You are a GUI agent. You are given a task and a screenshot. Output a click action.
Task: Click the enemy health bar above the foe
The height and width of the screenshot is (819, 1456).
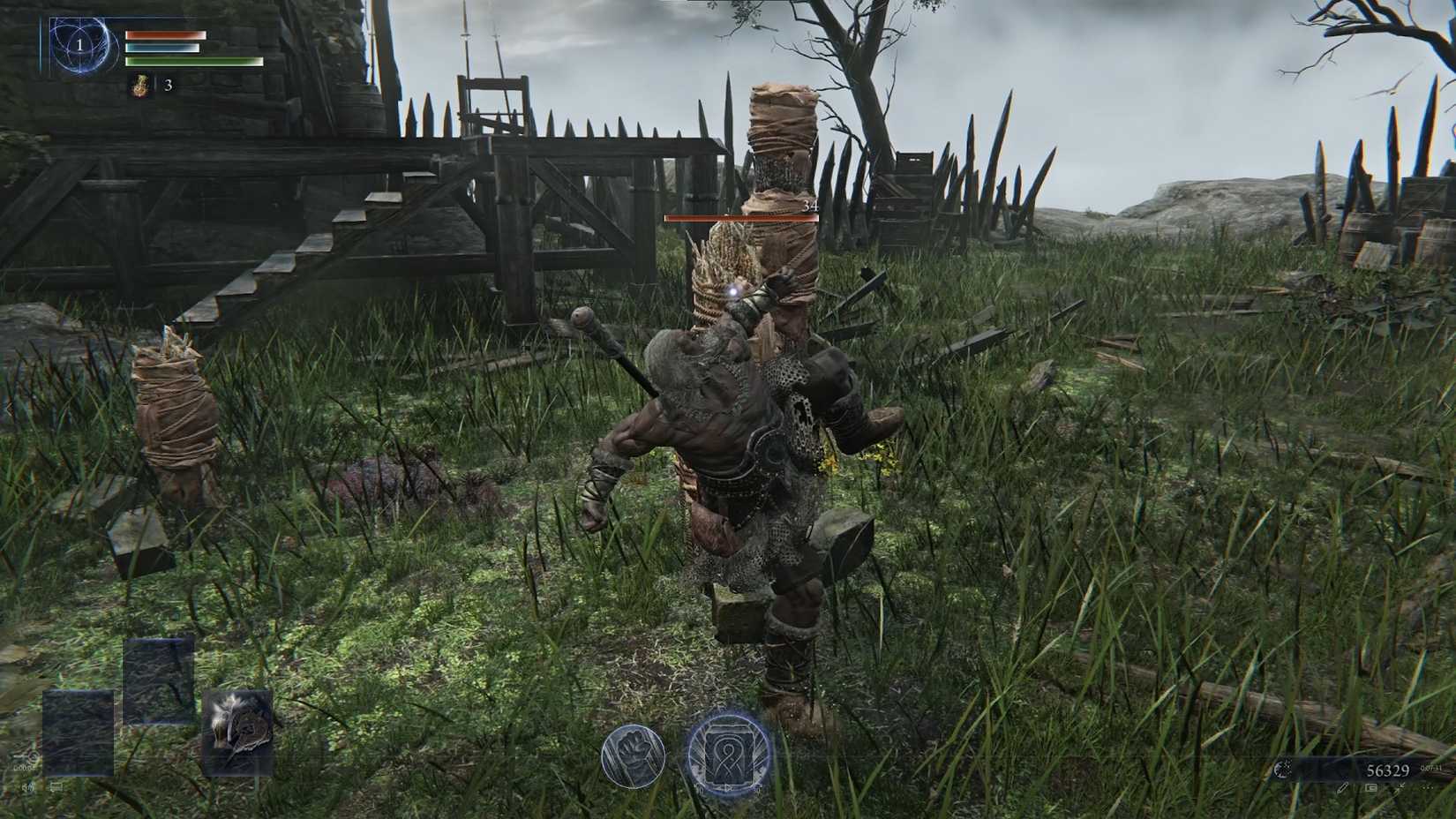click(x=741, y=217)
